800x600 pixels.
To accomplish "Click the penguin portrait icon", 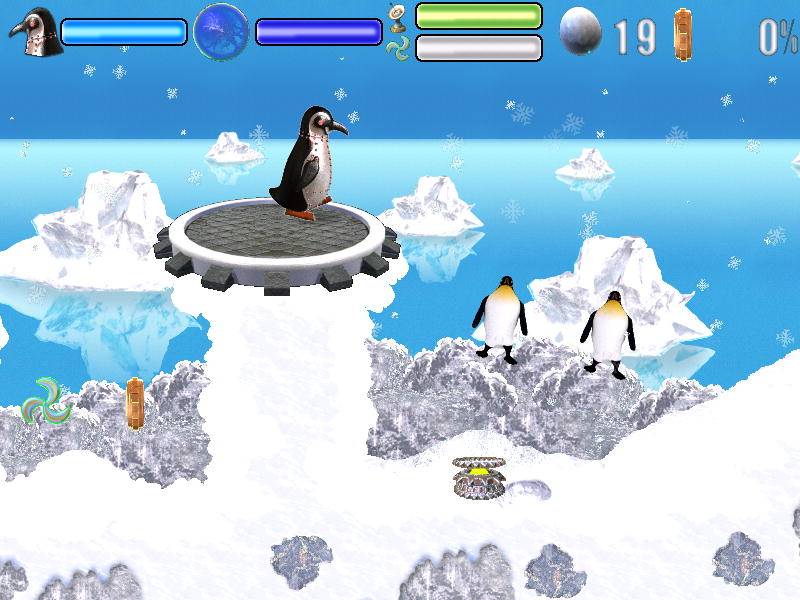I will 35,31.
